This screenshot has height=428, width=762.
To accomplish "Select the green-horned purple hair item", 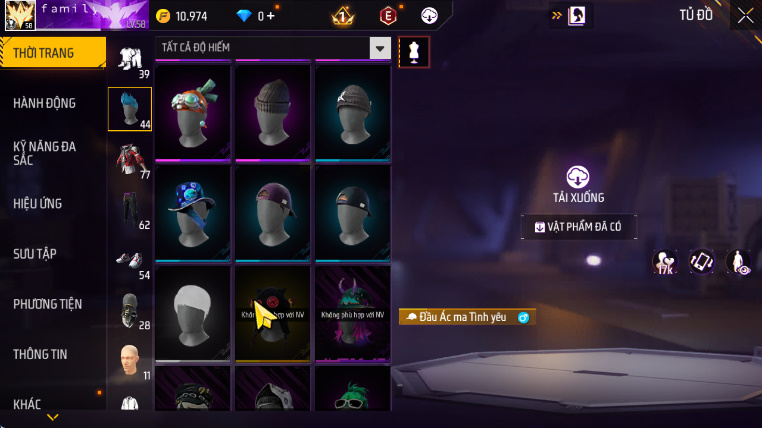I will point(352,311).
